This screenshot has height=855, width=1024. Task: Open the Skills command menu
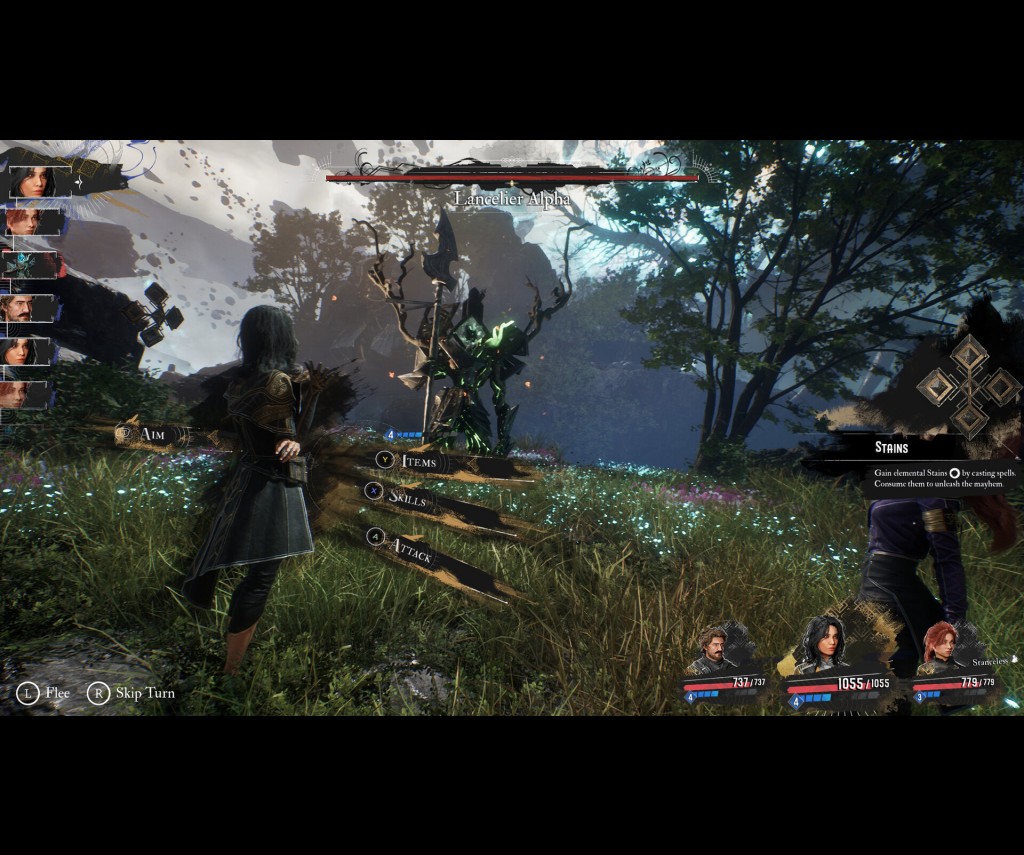tap(408, 499)
